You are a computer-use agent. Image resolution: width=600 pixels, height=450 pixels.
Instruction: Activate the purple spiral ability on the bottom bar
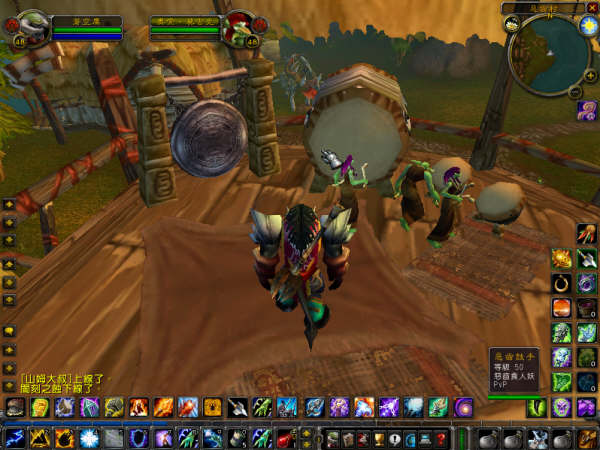463,407
